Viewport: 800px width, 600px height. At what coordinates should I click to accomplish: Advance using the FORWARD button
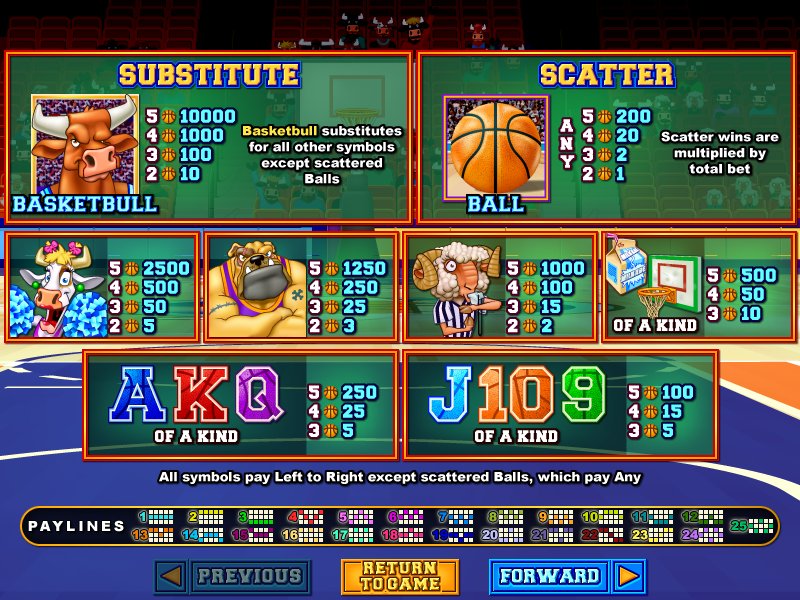click(550, 576)
